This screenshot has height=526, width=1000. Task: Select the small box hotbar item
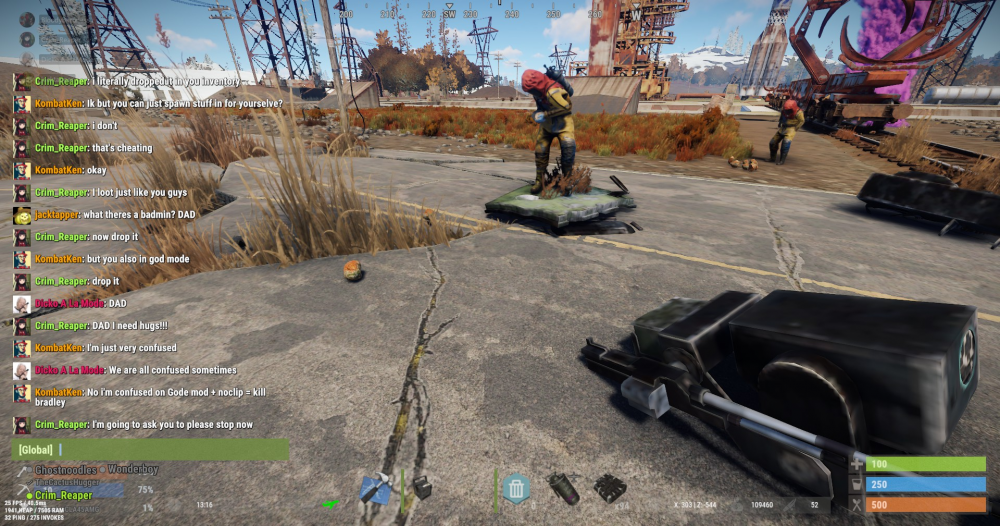pyautogui.click(x=422, y=487)
